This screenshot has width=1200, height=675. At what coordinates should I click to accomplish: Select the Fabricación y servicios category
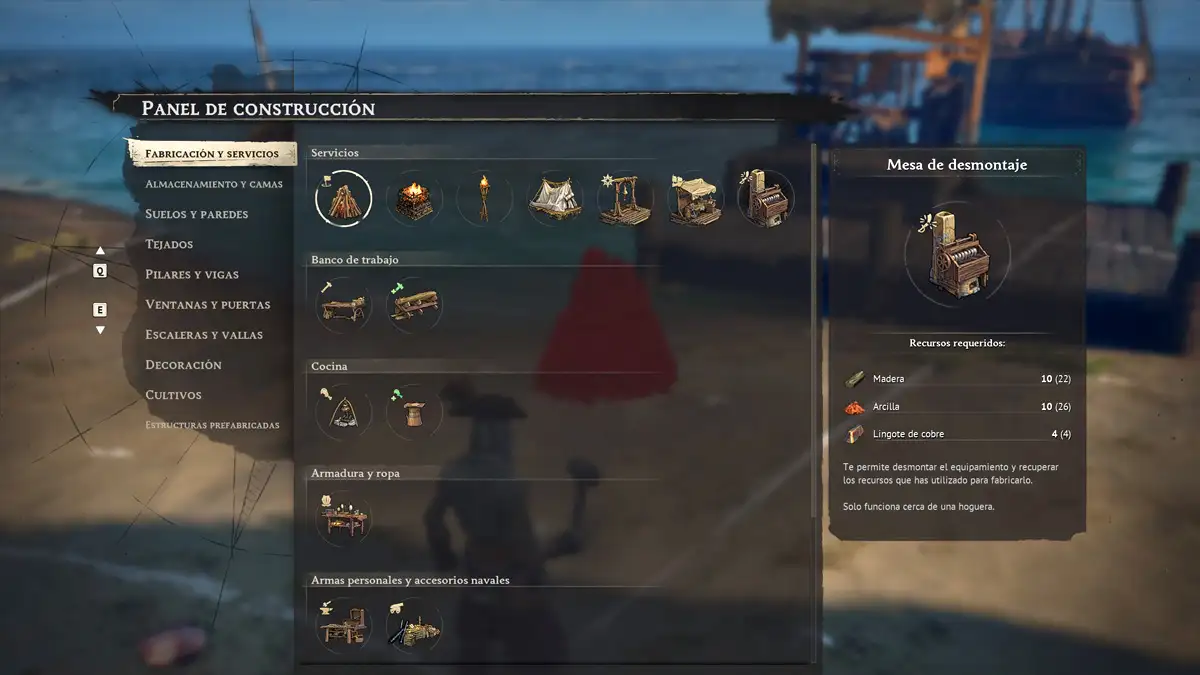coord(212,154)
